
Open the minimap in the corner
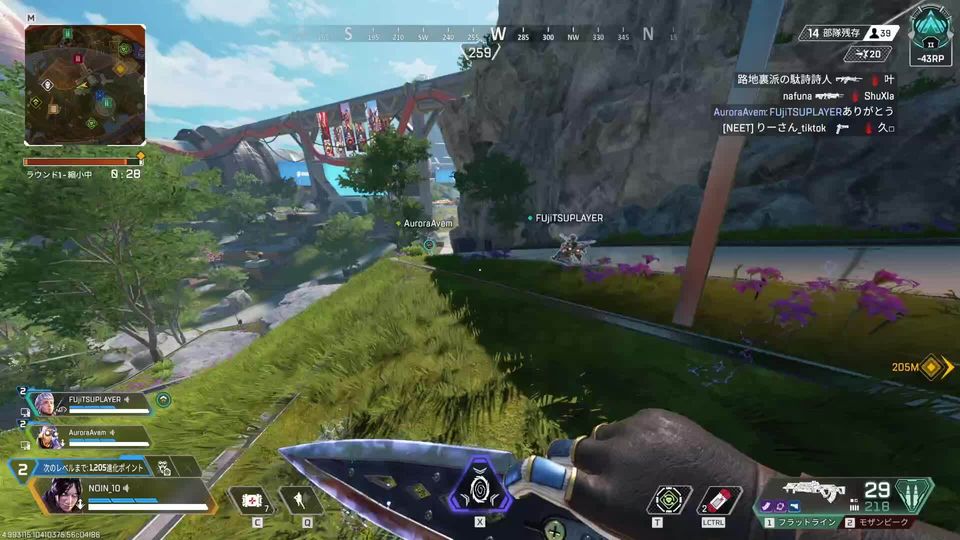point(85,85)
